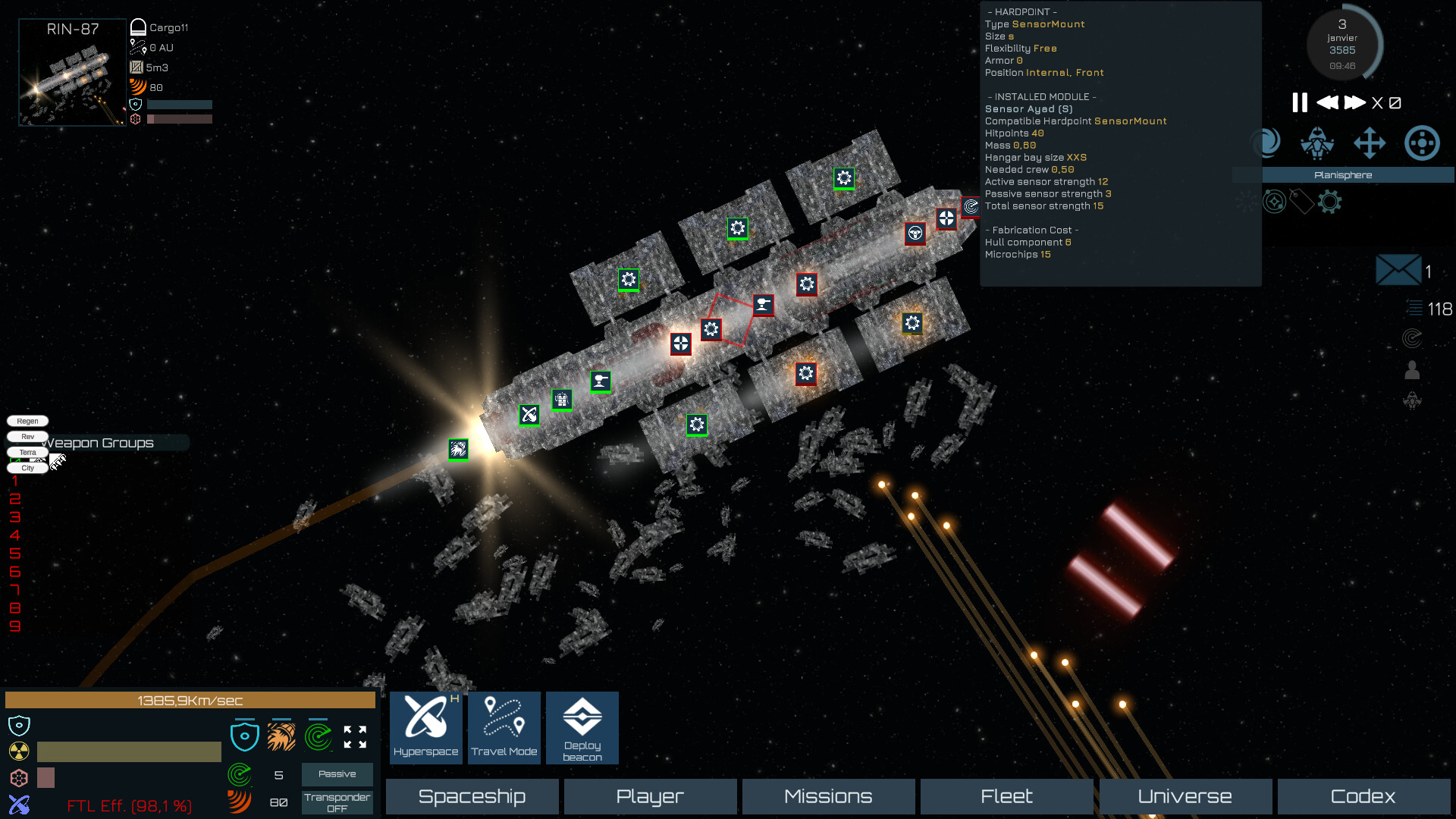
Task: Click the Deploy beacon button
Action: pyautogui.click(x=582, y=727)
